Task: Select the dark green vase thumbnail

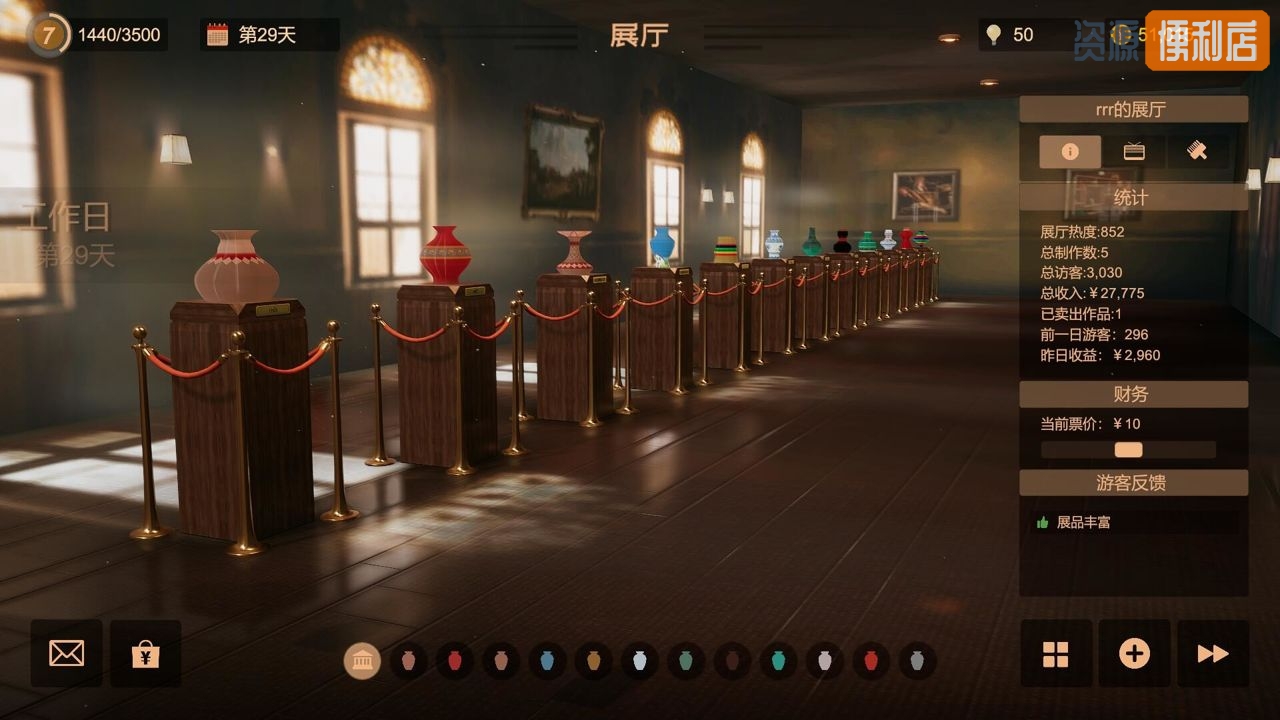Action: [686, 661]
